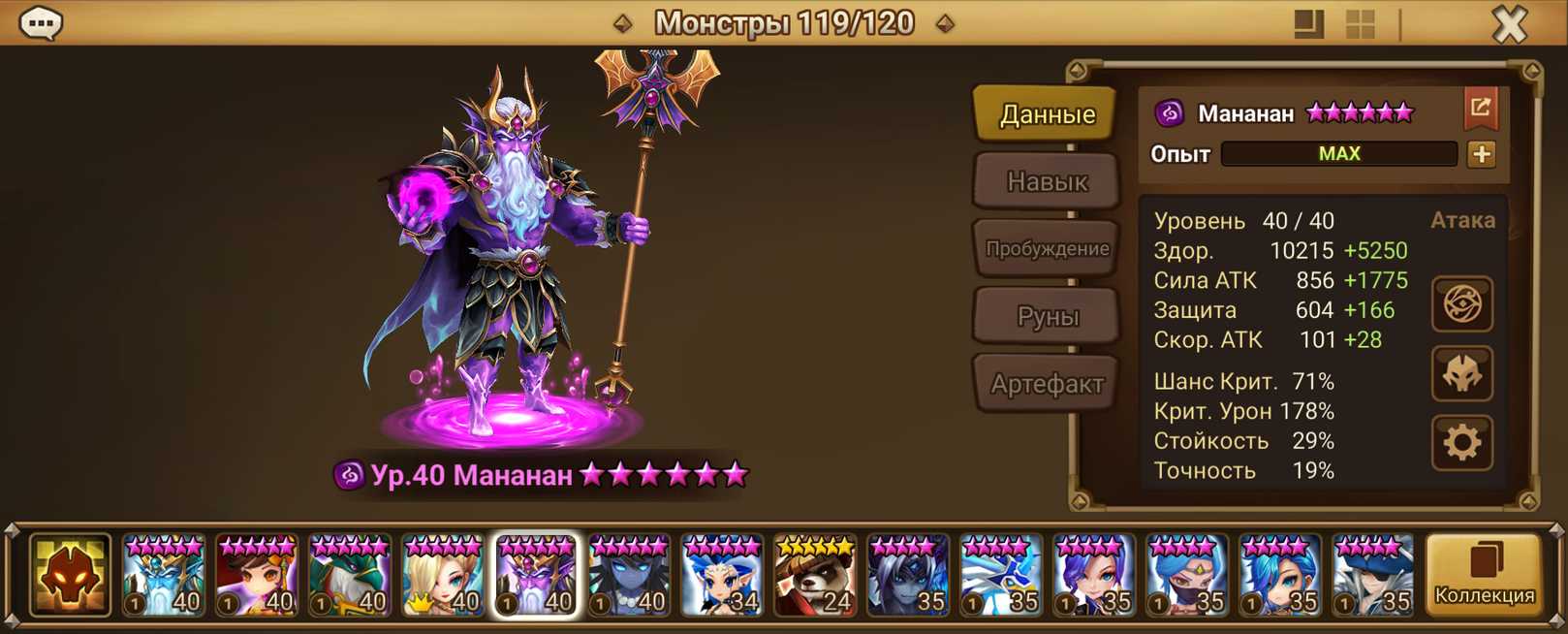This screenshot has height=634, width=1568.
Task: Open the Артефакт tab
Action: click(x=1047, y=384)
